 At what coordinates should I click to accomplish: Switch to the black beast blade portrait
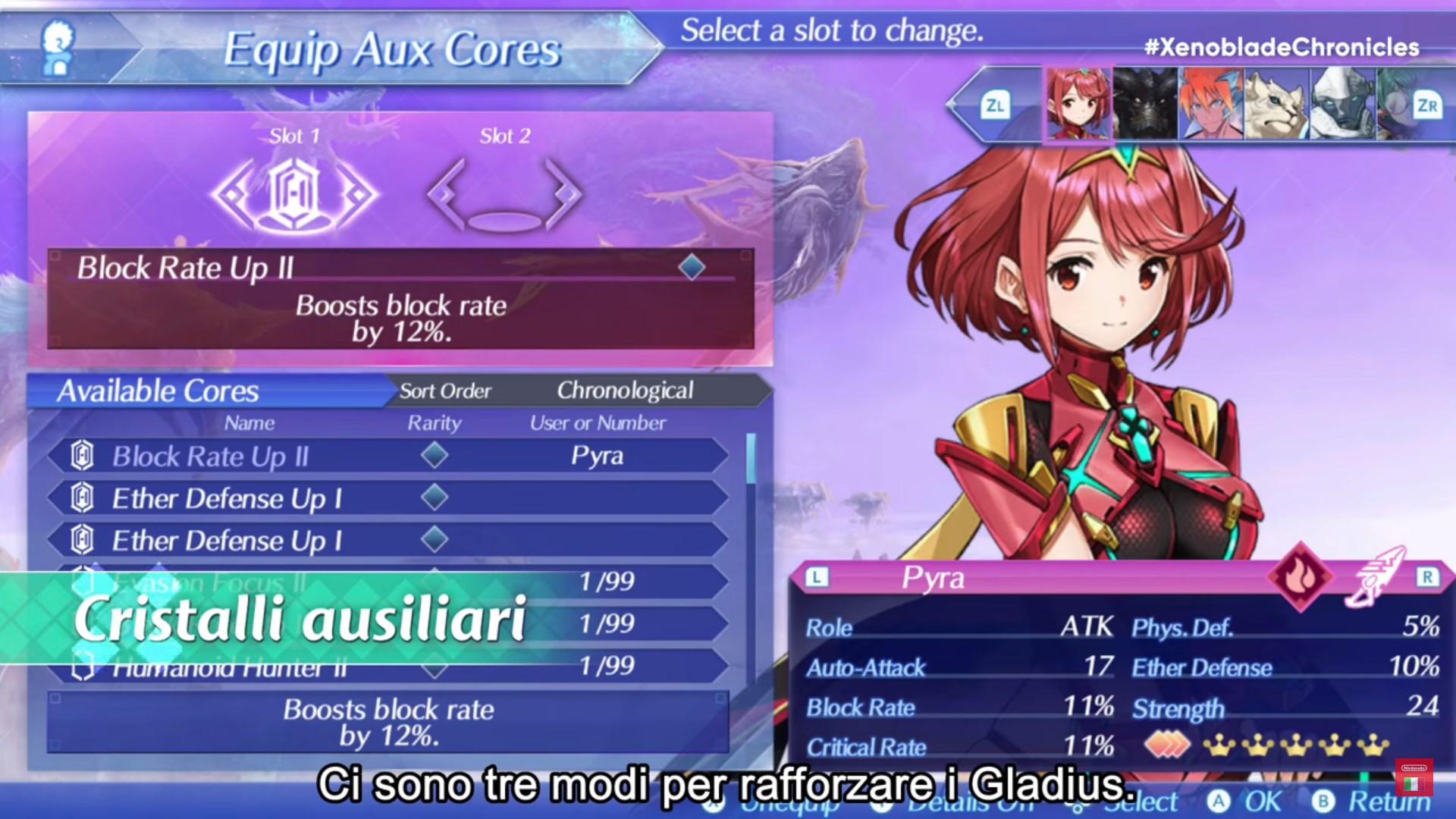point(1144,103)
